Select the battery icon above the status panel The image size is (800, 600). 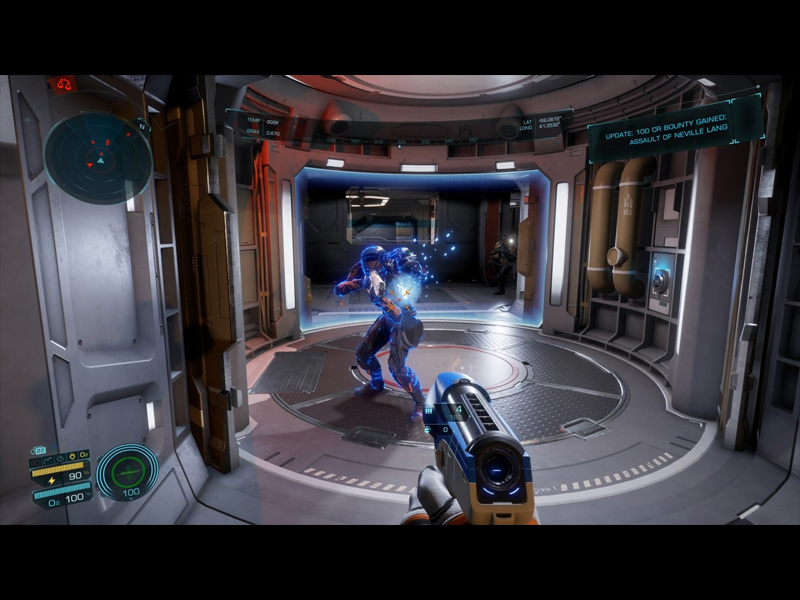39,450
